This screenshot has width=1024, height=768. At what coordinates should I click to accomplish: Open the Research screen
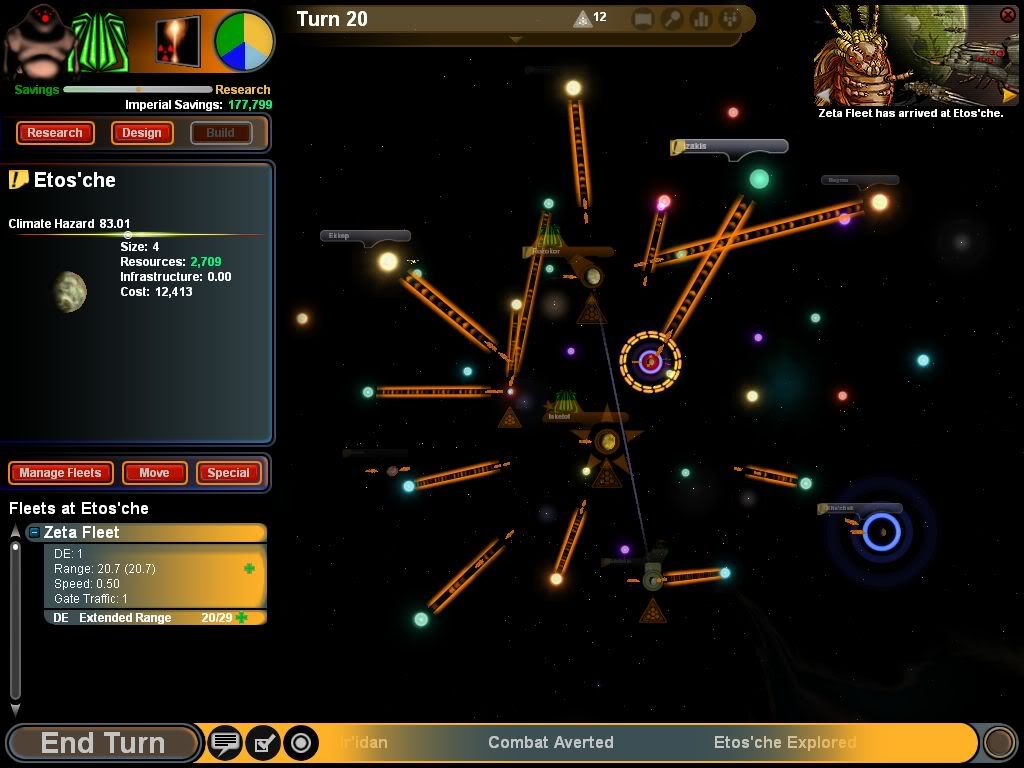tap(55, 133)
